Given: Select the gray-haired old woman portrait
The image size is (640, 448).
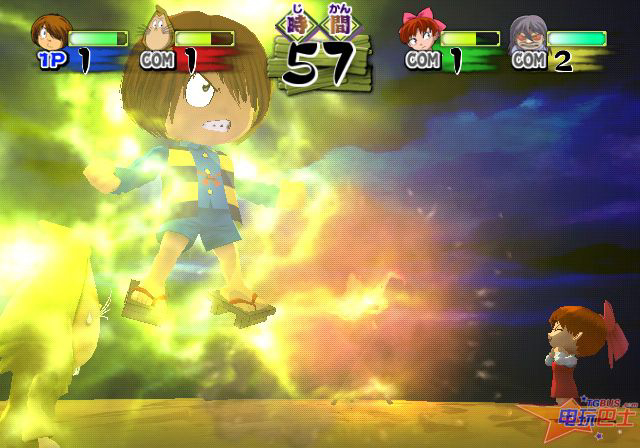Looking at the screenshot, I should click(527, 33).
